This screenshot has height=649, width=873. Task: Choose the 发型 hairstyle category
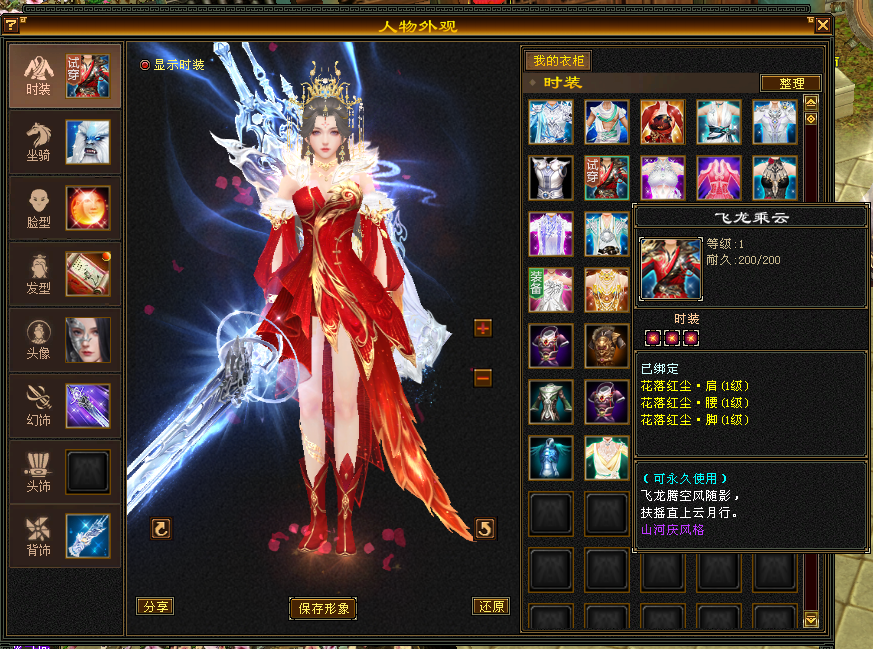coord(65,274)
